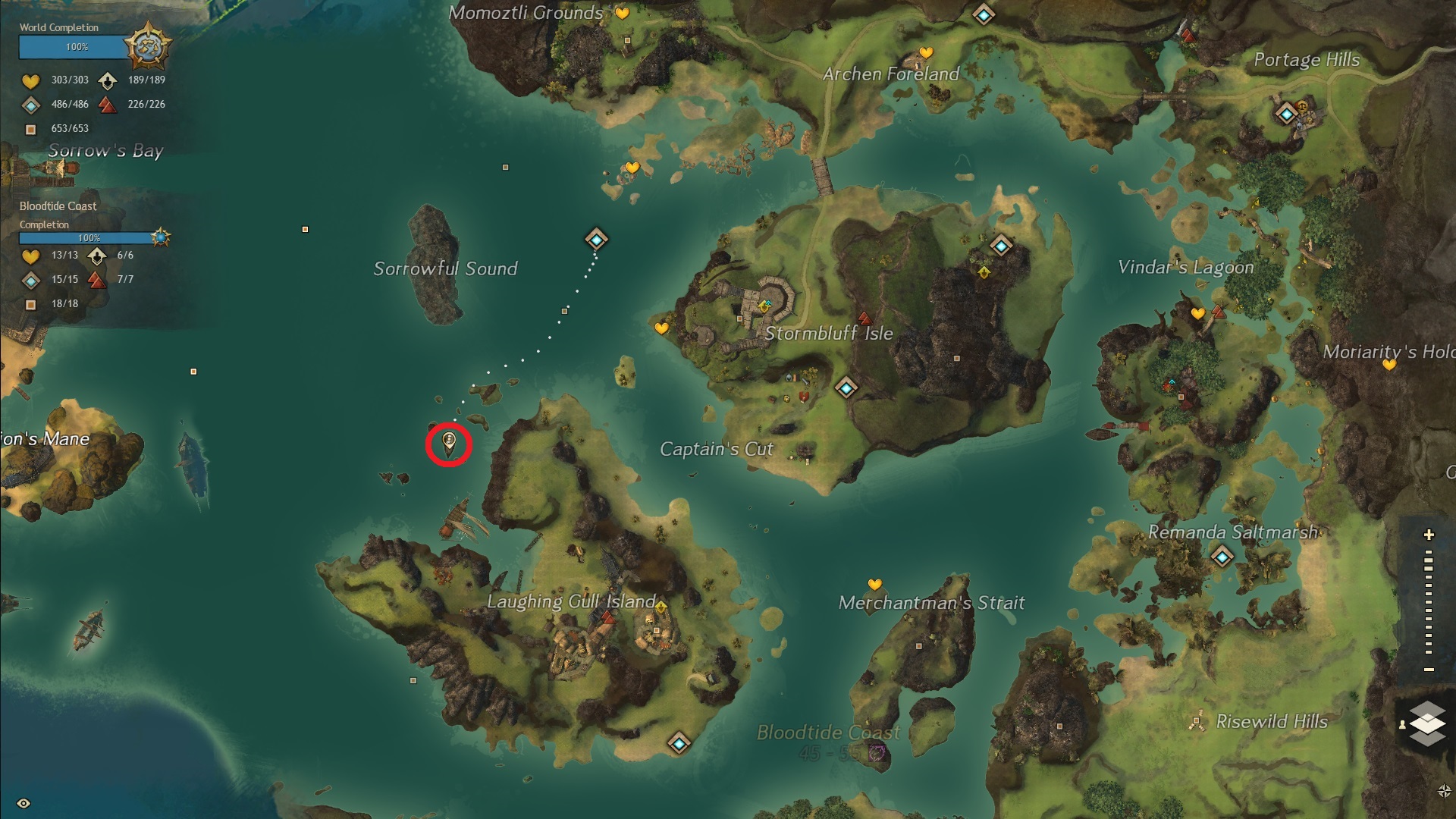
Task: Click the Sorrowful Sound waypoint
Action: pos(596,240)
